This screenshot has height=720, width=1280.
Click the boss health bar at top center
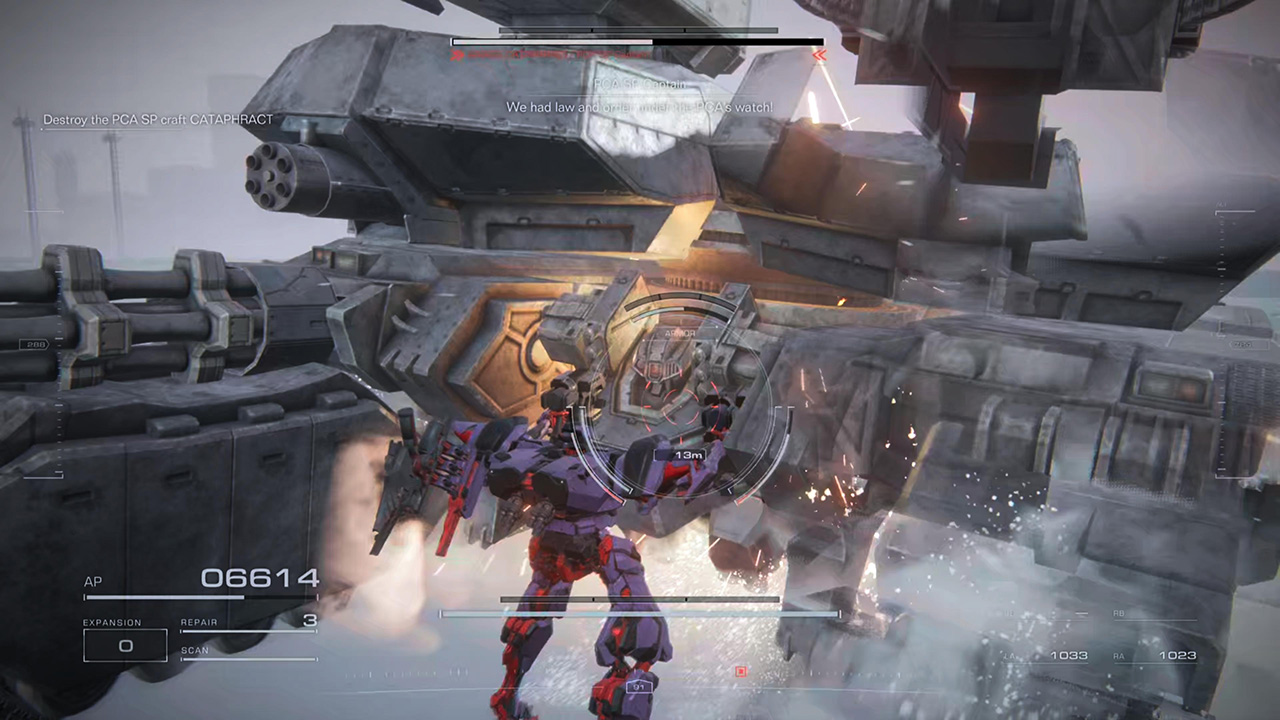pos(636,42)
